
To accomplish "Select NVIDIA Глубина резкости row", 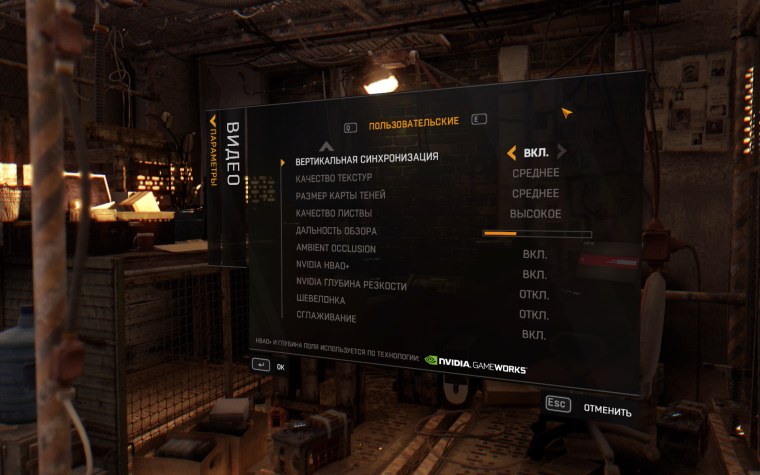I will pyautogui.click(x=351, y=285).
